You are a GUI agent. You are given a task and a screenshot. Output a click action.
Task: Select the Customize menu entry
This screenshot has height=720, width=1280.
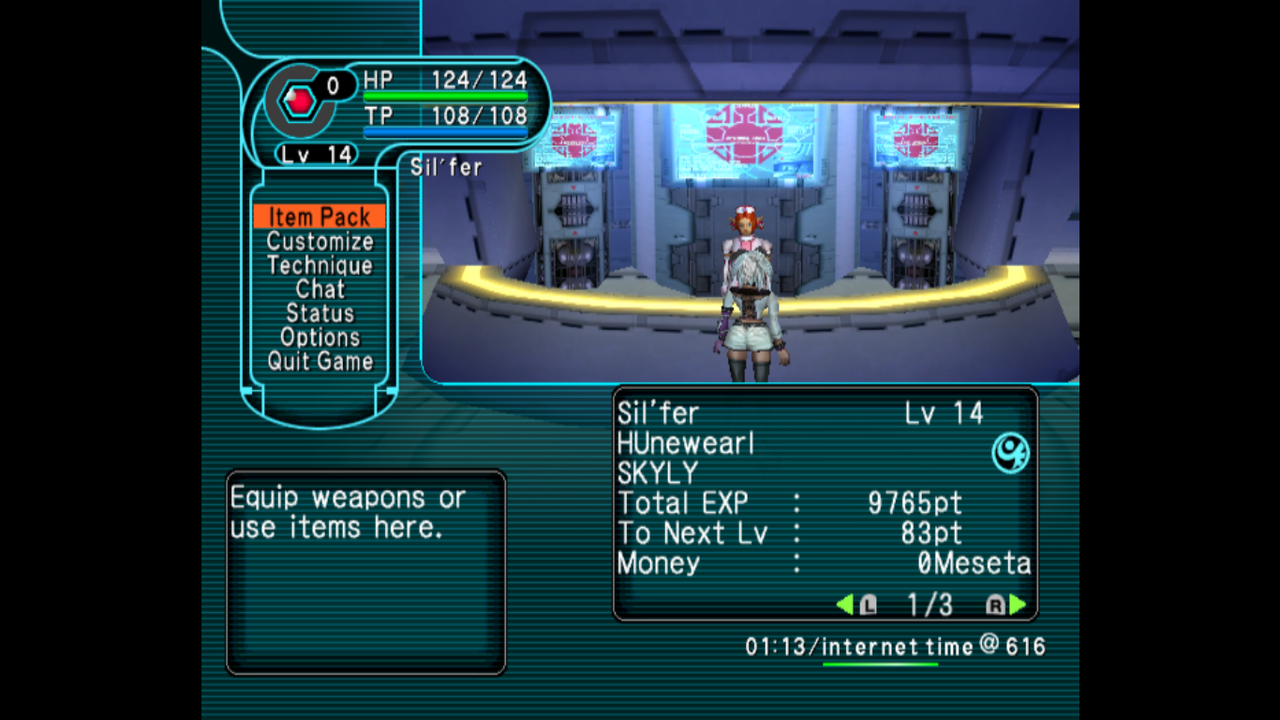point(320,241)
